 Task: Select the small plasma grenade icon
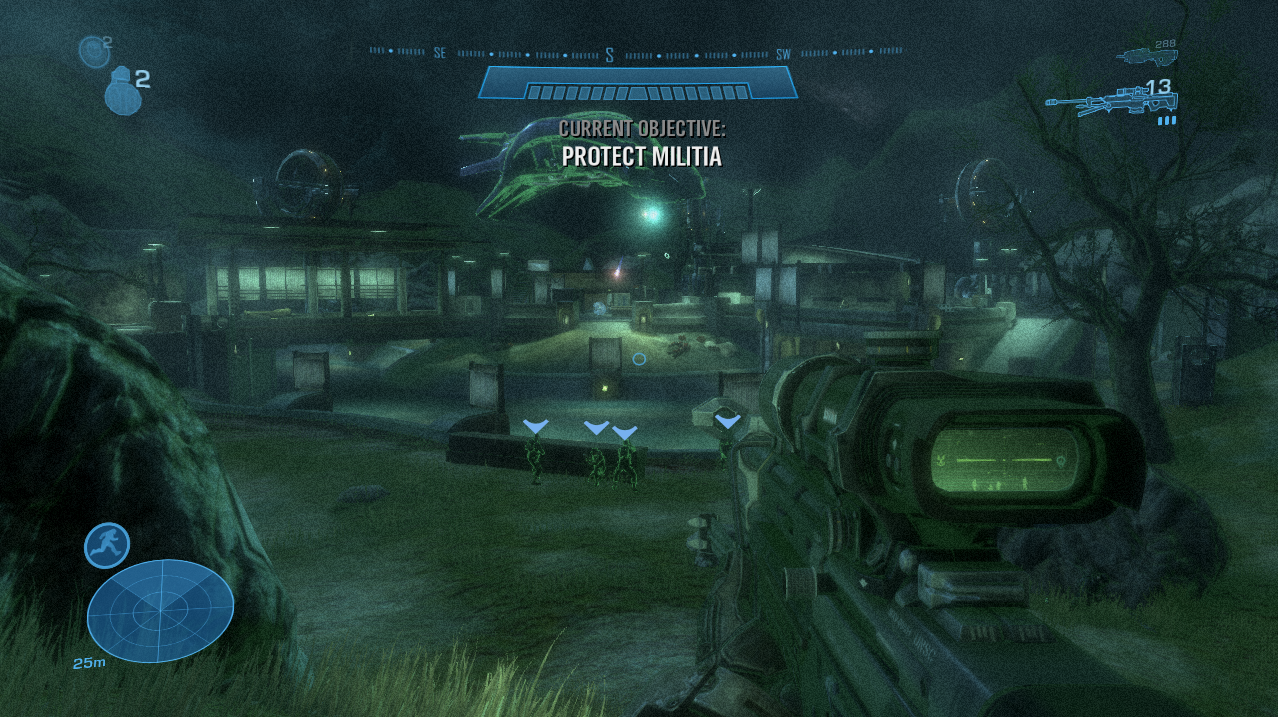(x=93, y=50)
